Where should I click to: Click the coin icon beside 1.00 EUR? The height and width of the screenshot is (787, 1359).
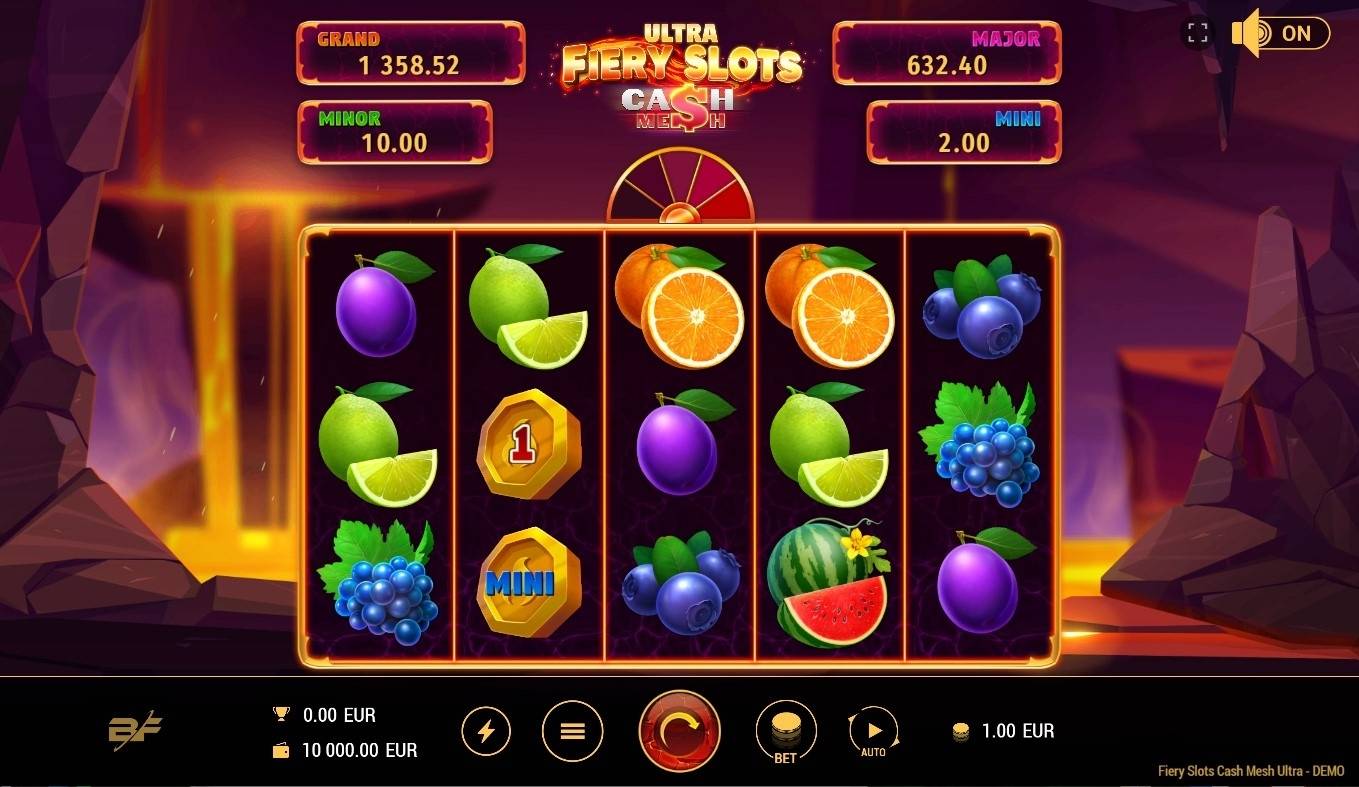click(x=962, y=731)
